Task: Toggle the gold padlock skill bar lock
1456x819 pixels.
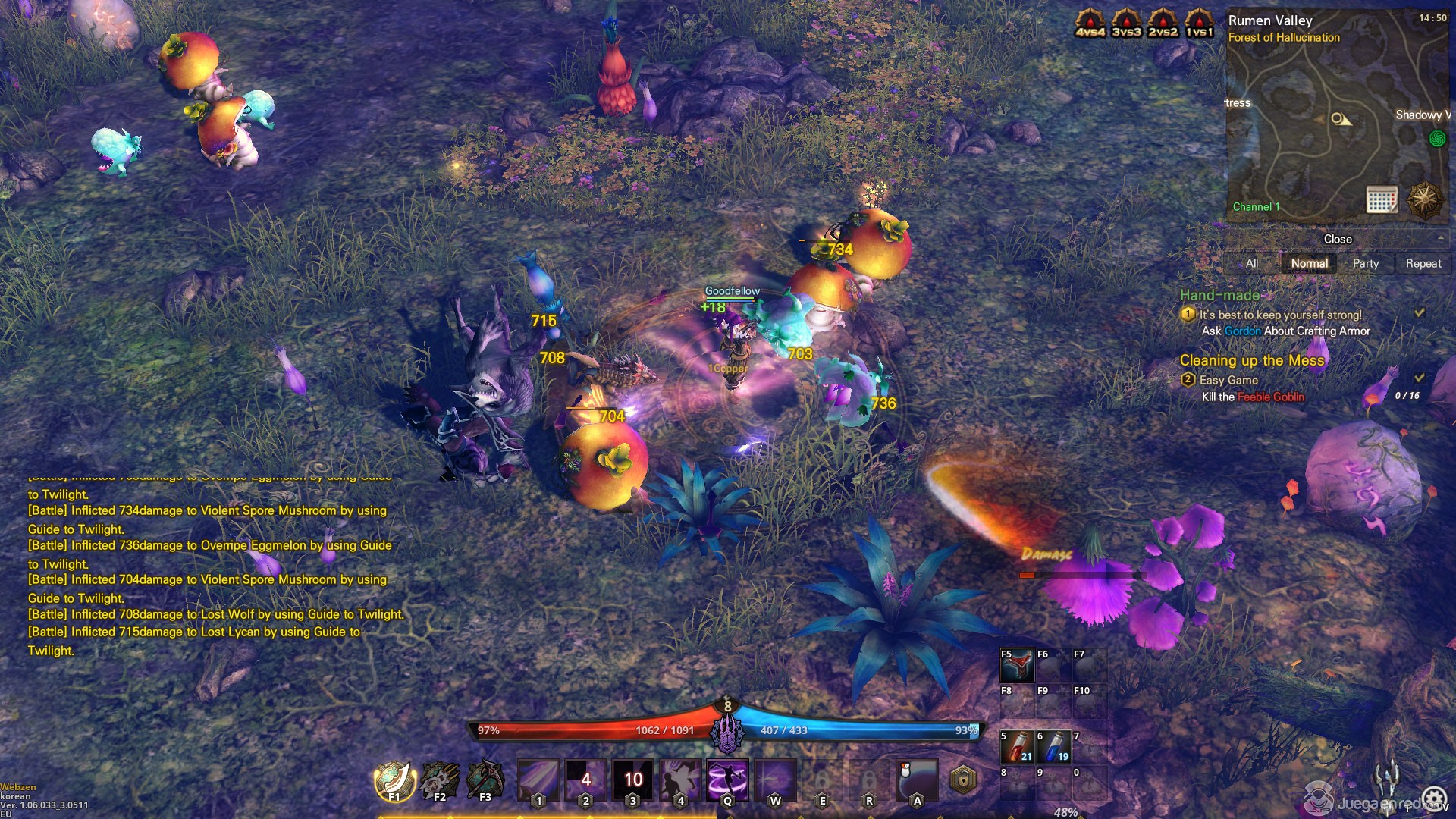Action: pos(963,779)
